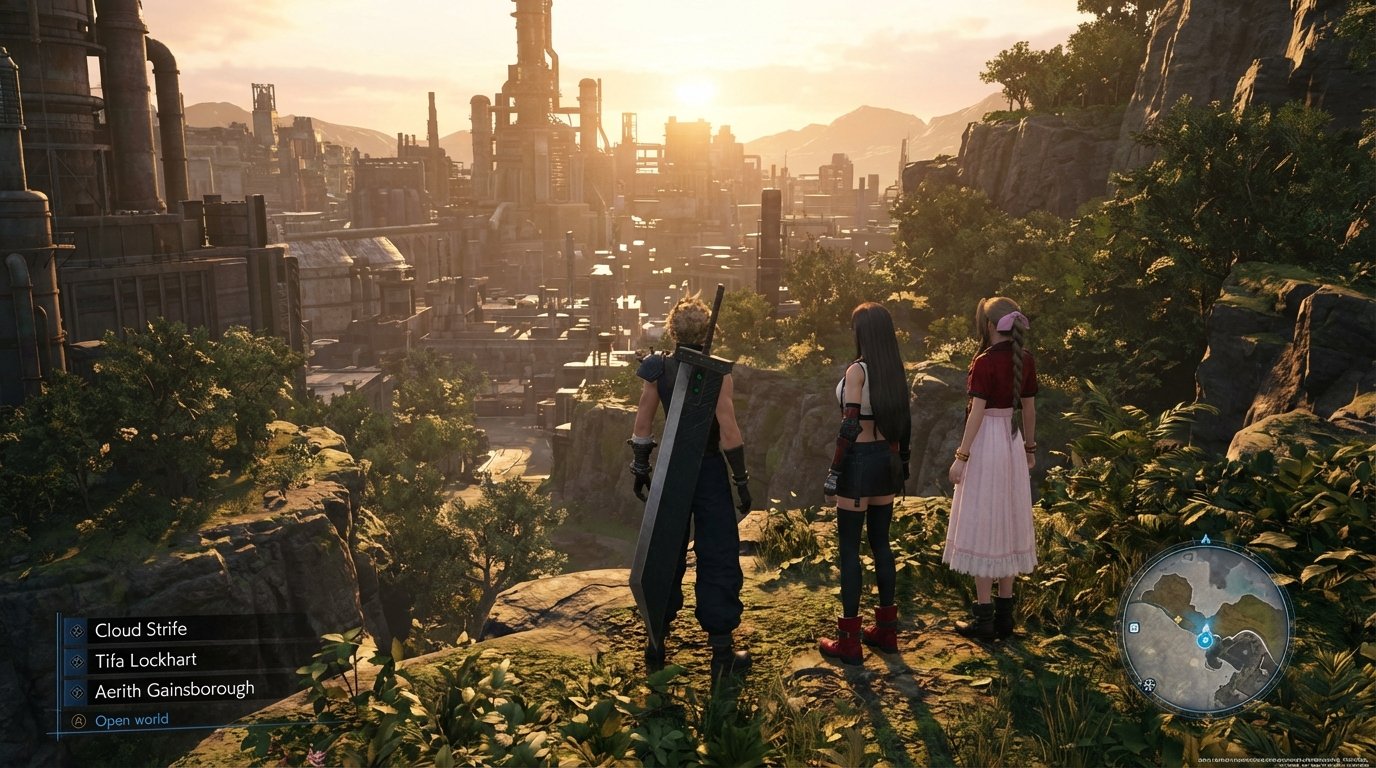Click the party list panel's left border line
Screen dimensions: 1376x768
[58, 669]
